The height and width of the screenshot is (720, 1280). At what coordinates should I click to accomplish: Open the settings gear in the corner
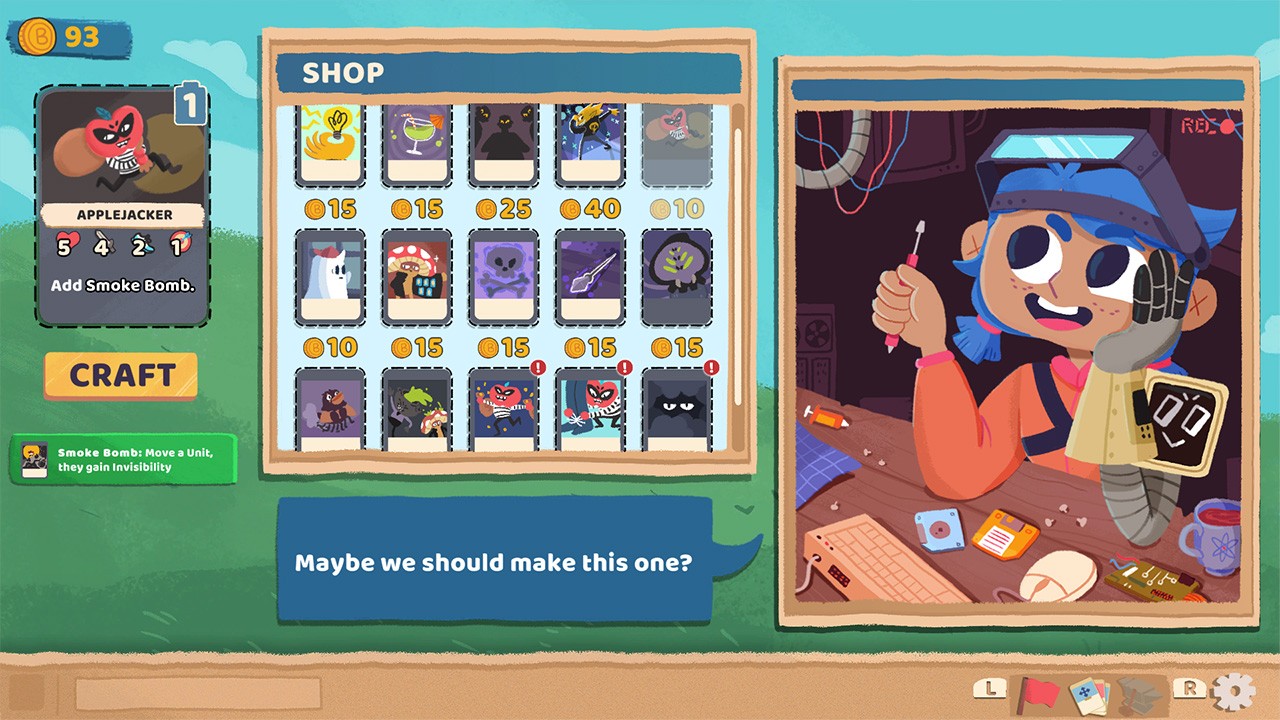click(x=1235, y=689)
